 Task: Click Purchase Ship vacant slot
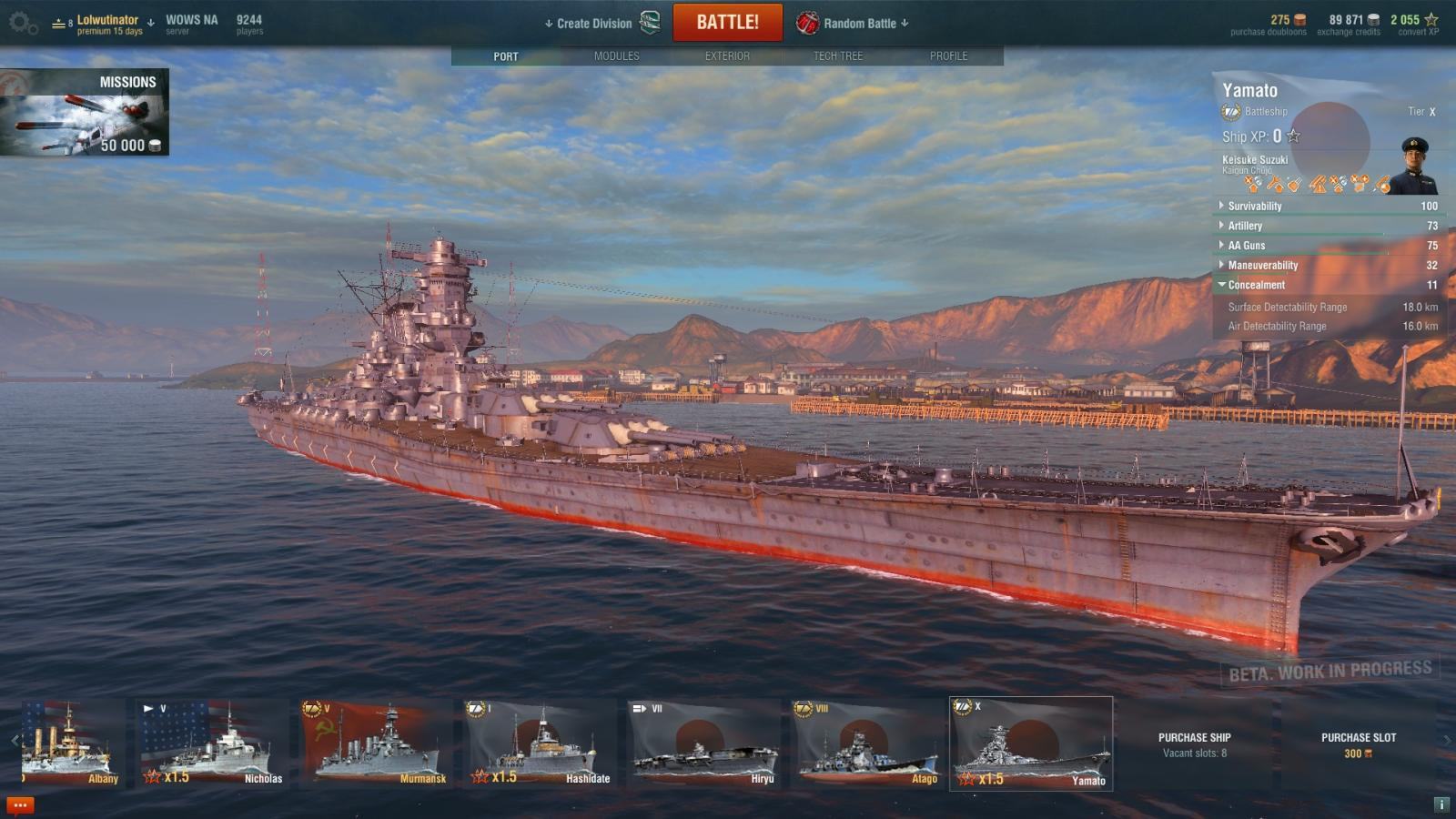pyautogui.click(x=1194, y=744)
